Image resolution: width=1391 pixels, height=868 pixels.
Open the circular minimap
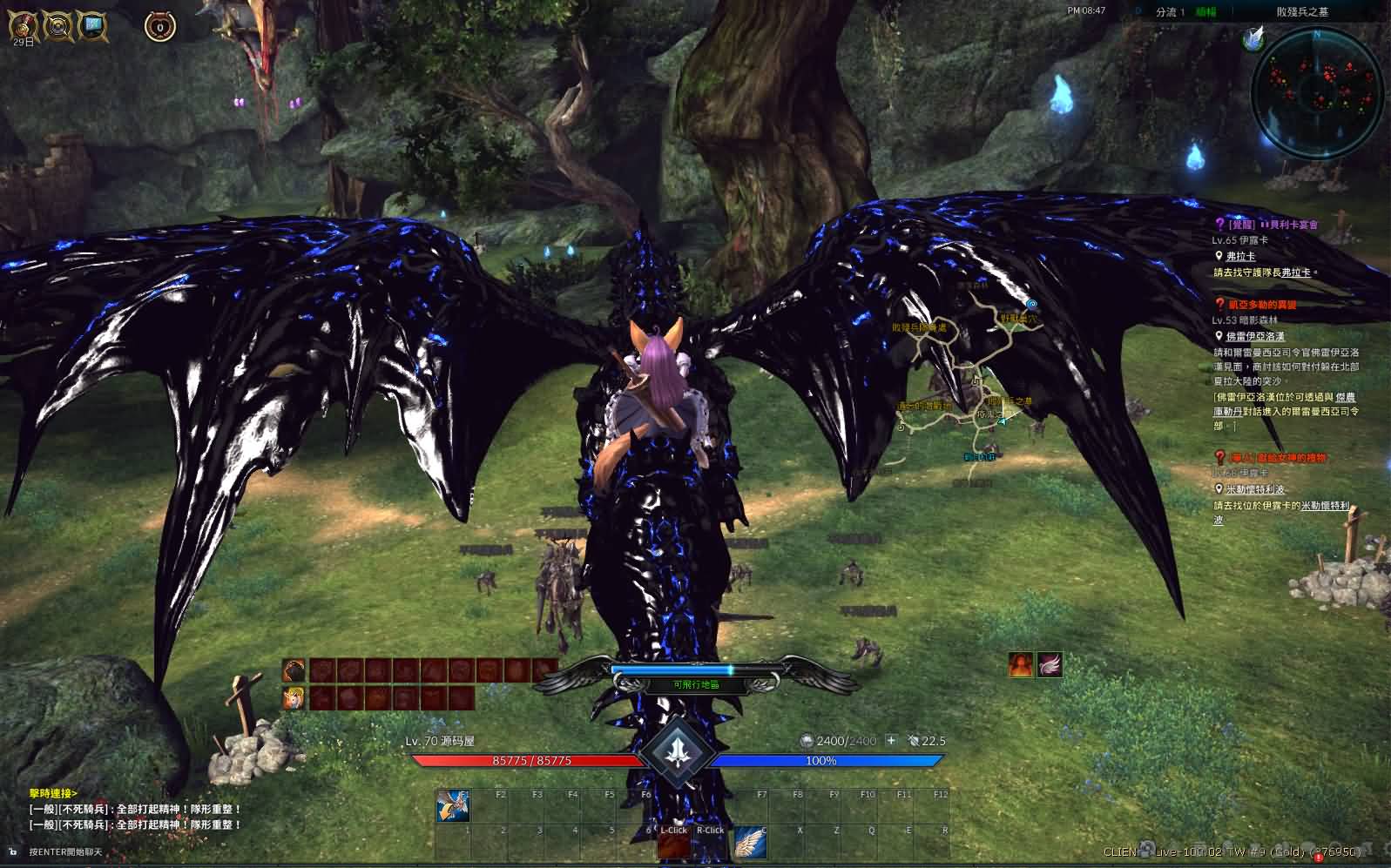click(1317, 91)
